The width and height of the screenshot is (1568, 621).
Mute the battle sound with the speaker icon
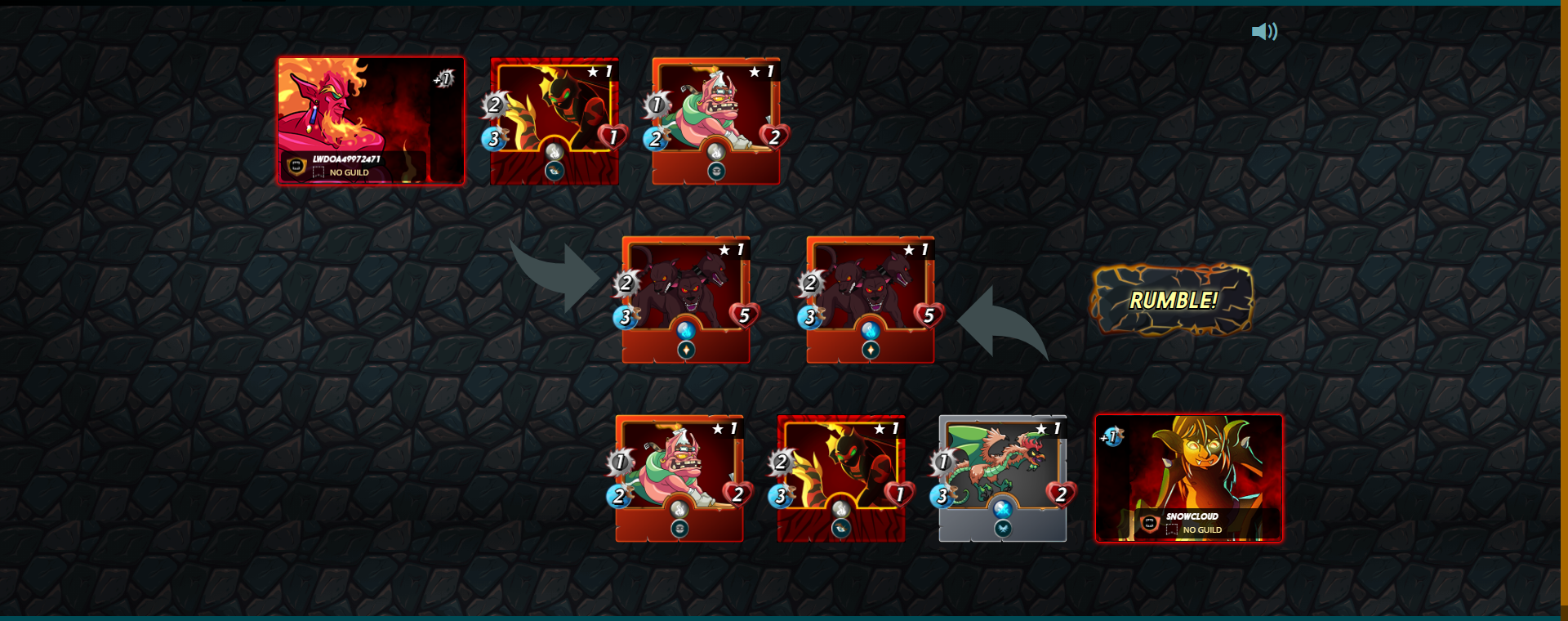tap(1264, 31)
